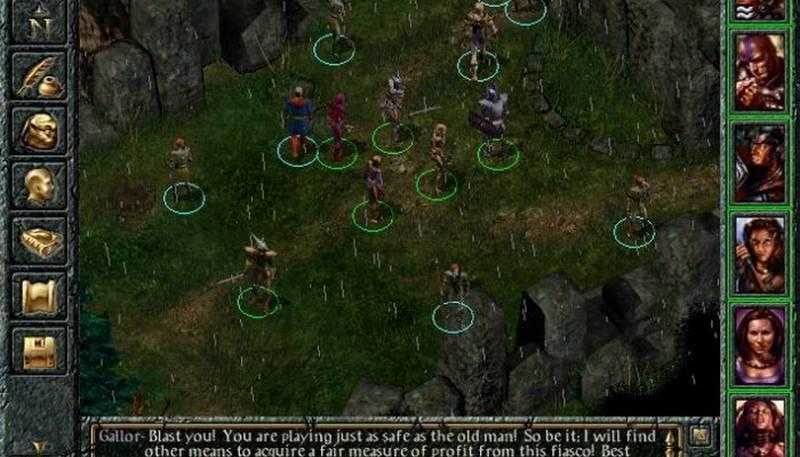
Task: Toggle the dialogue window size button
Action: pos(701,435)
